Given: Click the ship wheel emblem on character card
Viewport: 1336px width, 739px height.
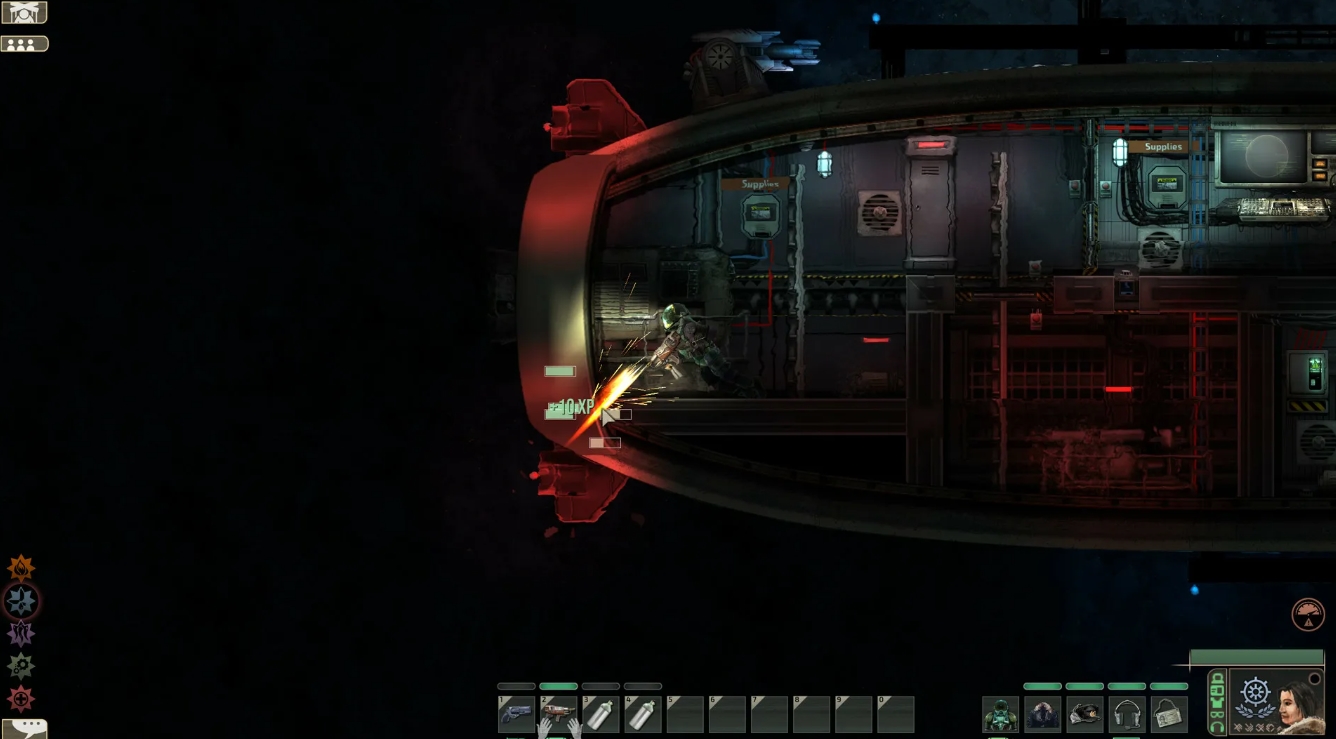Looking at the screenshot, I should tap(1254, 691).
